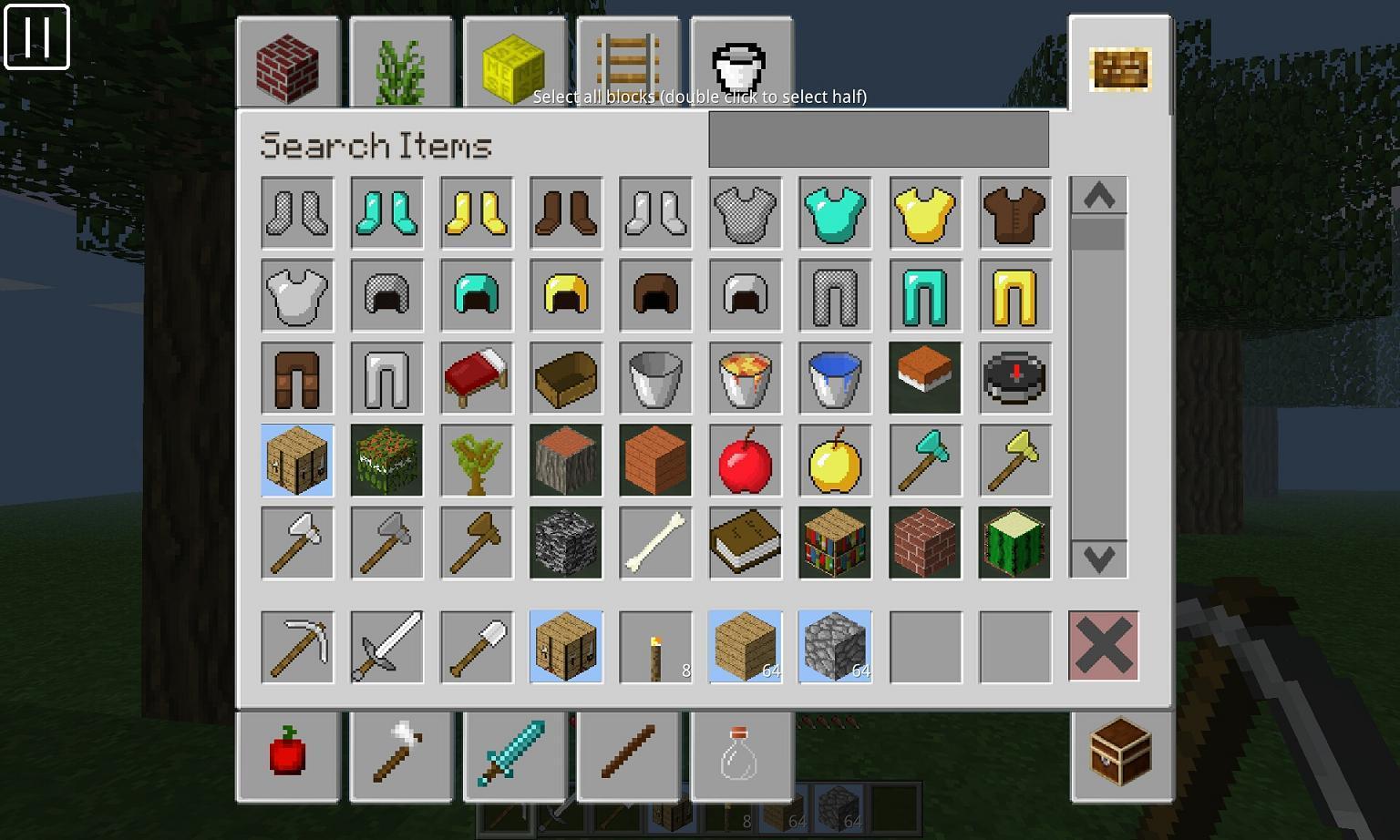This screenshot has height=840, width=1400.
Task: Click the Search Items text field
Action: click(x=878, y=138)
